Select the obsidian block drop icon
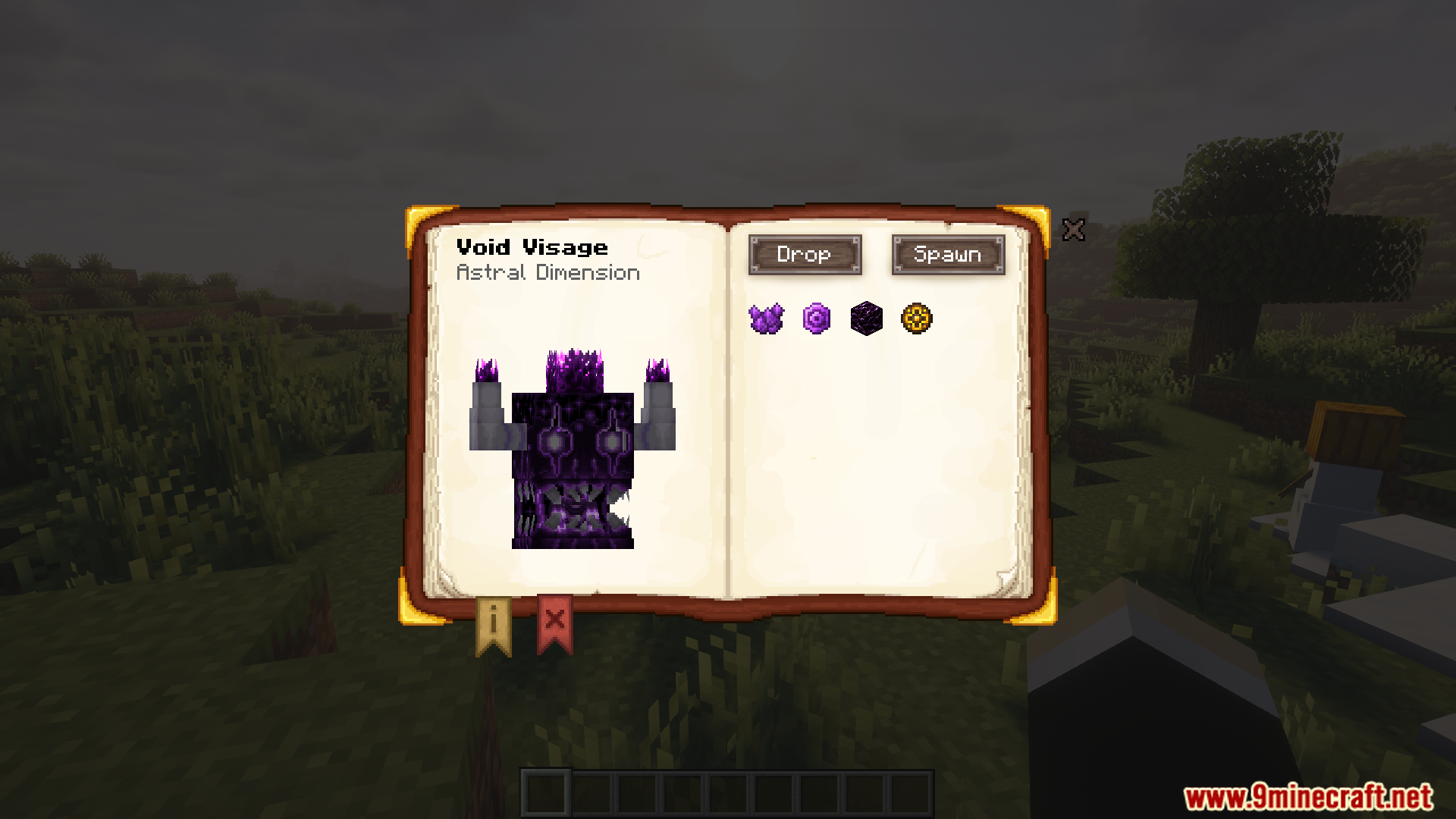The width and height of the screenshot is (1456, 819). tap(867, 318)
